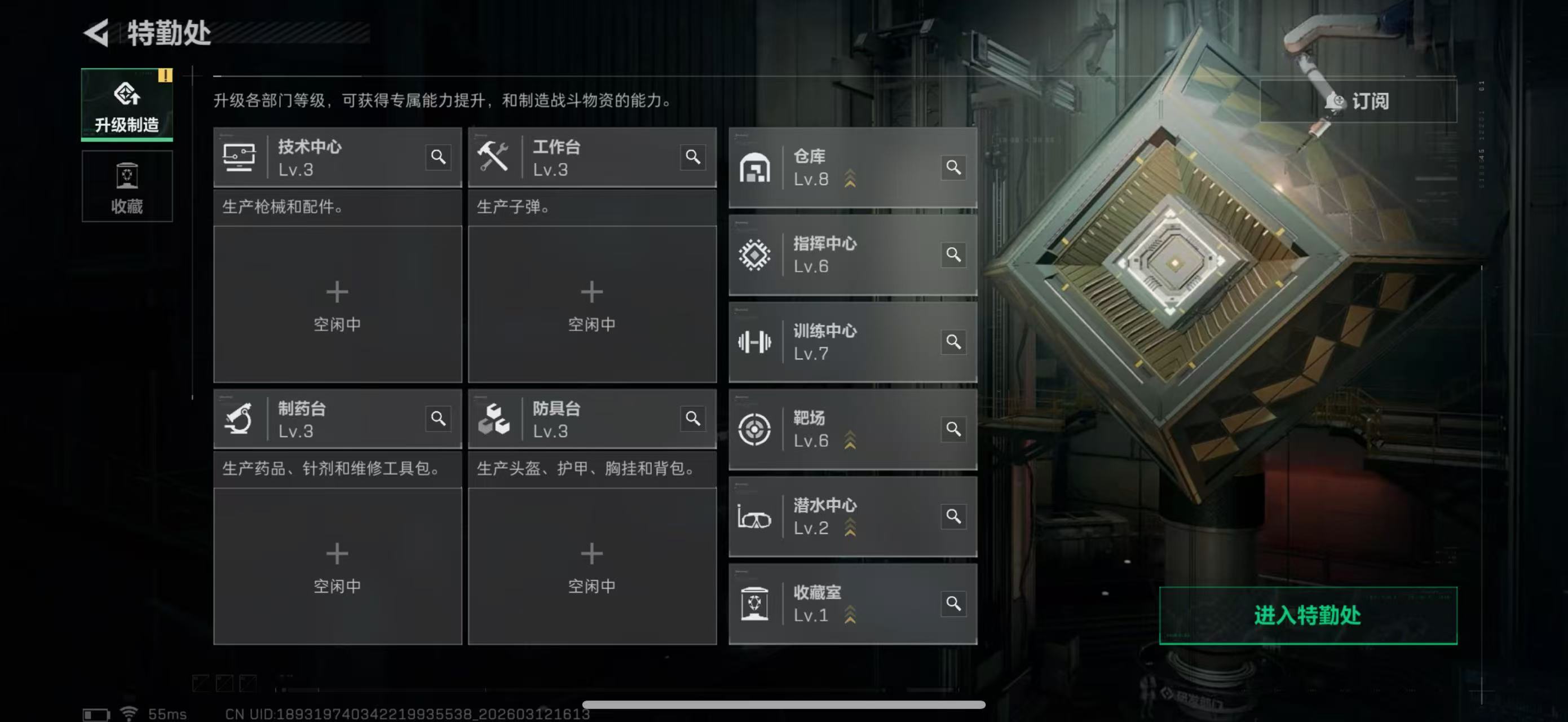Select the 技术中心 facility icon
This screenshot has width=1568, height=722.
[x=240, y=158]
